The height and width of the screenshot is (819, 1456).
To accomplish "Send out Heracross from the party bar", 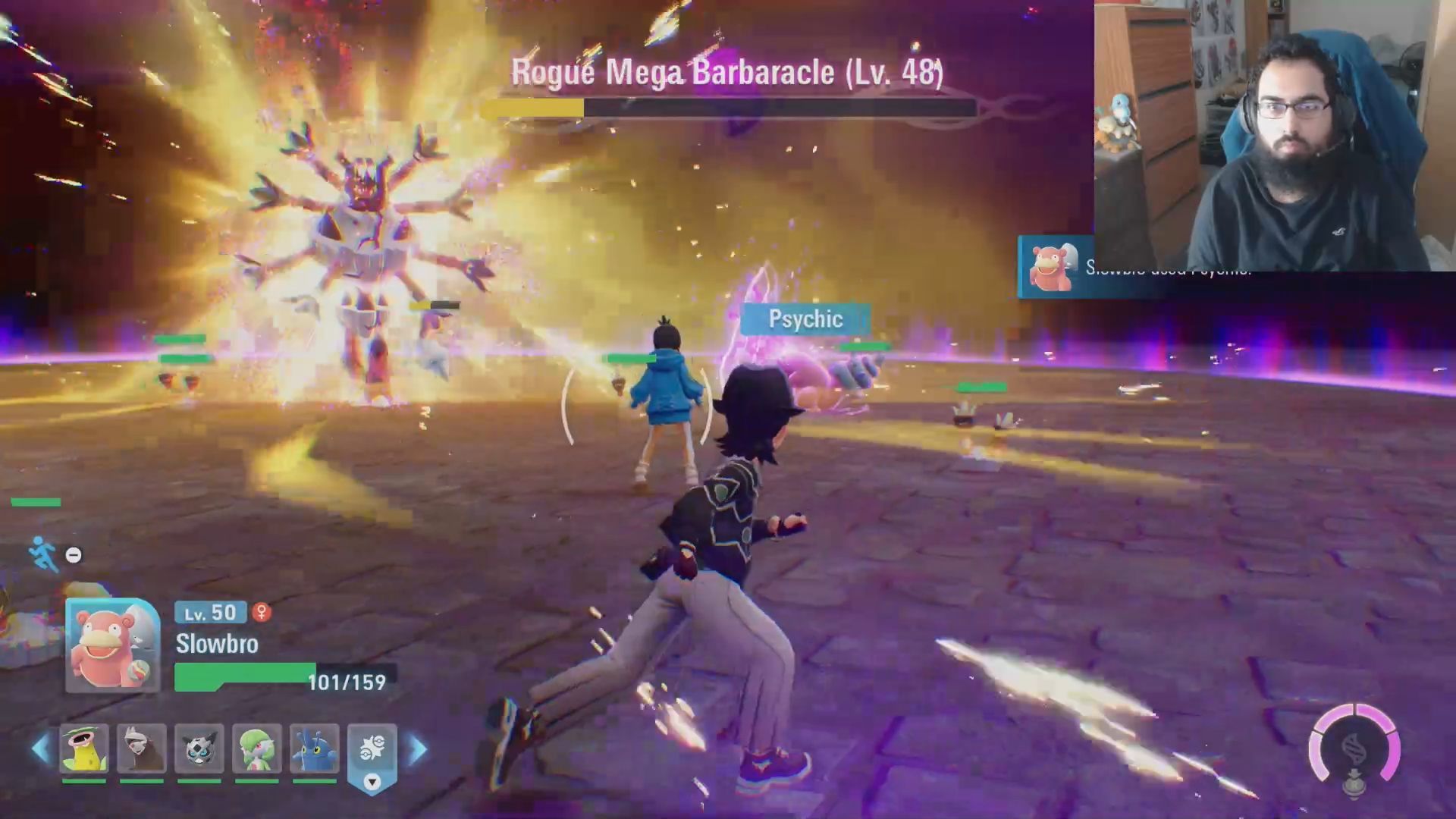I will (x=315, y=748).
